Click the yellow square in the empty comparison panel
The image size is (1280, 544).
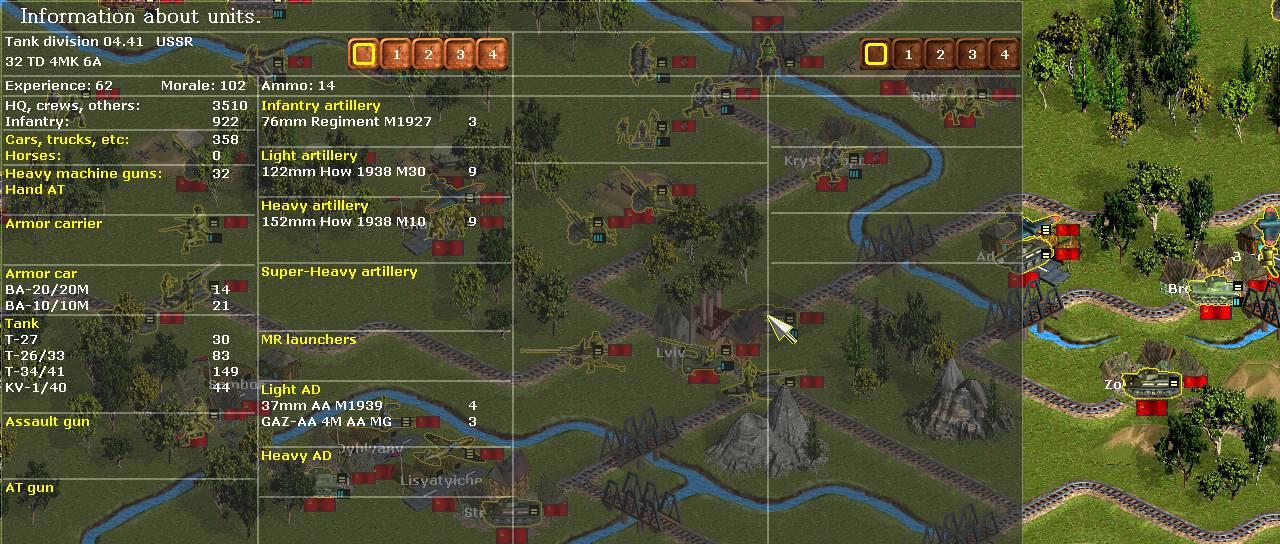coord(876,54)
